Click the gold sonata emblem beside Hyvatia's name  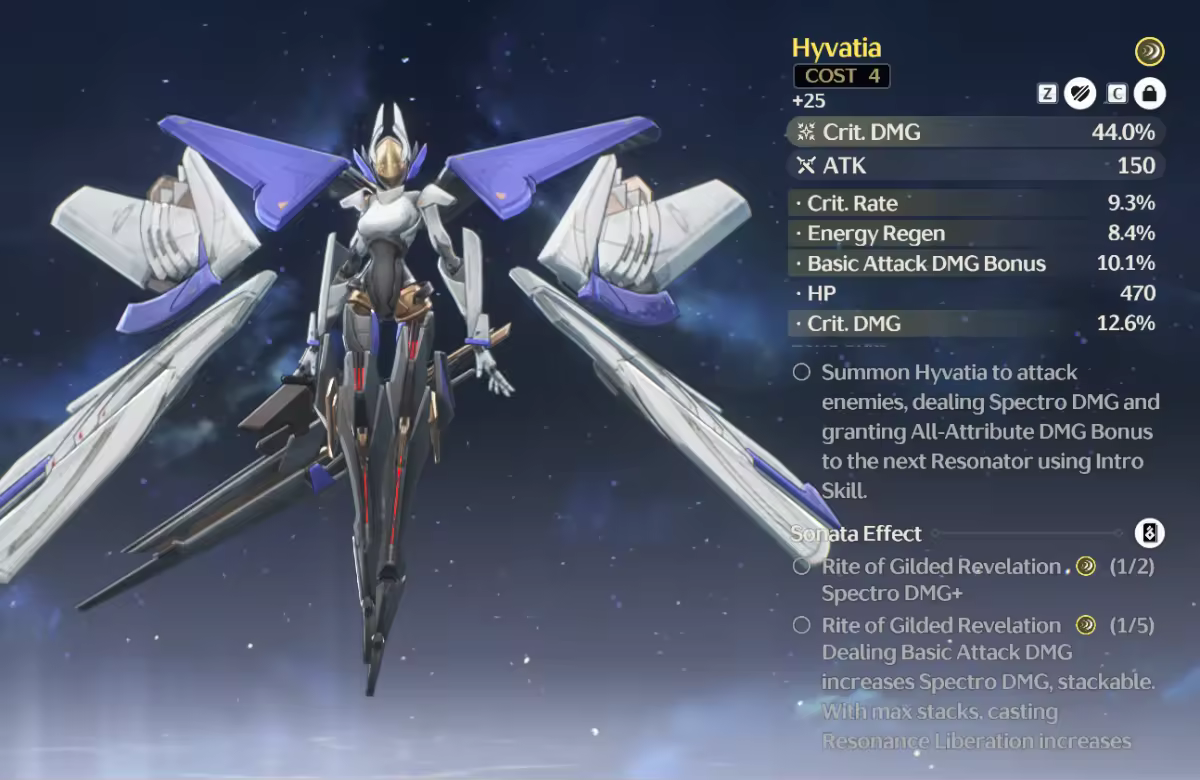tap(1149, 51)
